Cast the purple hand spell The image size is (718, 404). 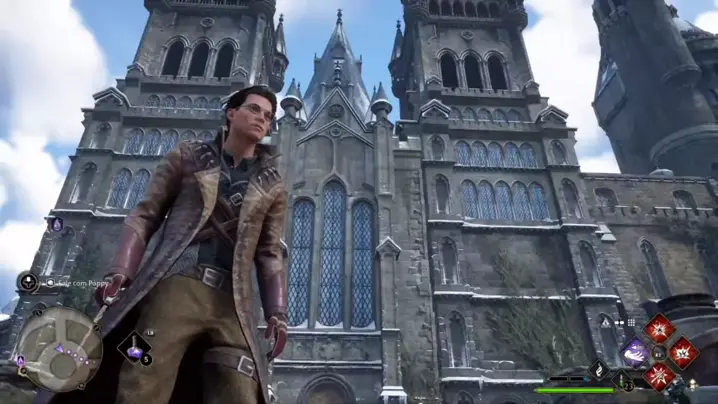click(x=635, y=351)
